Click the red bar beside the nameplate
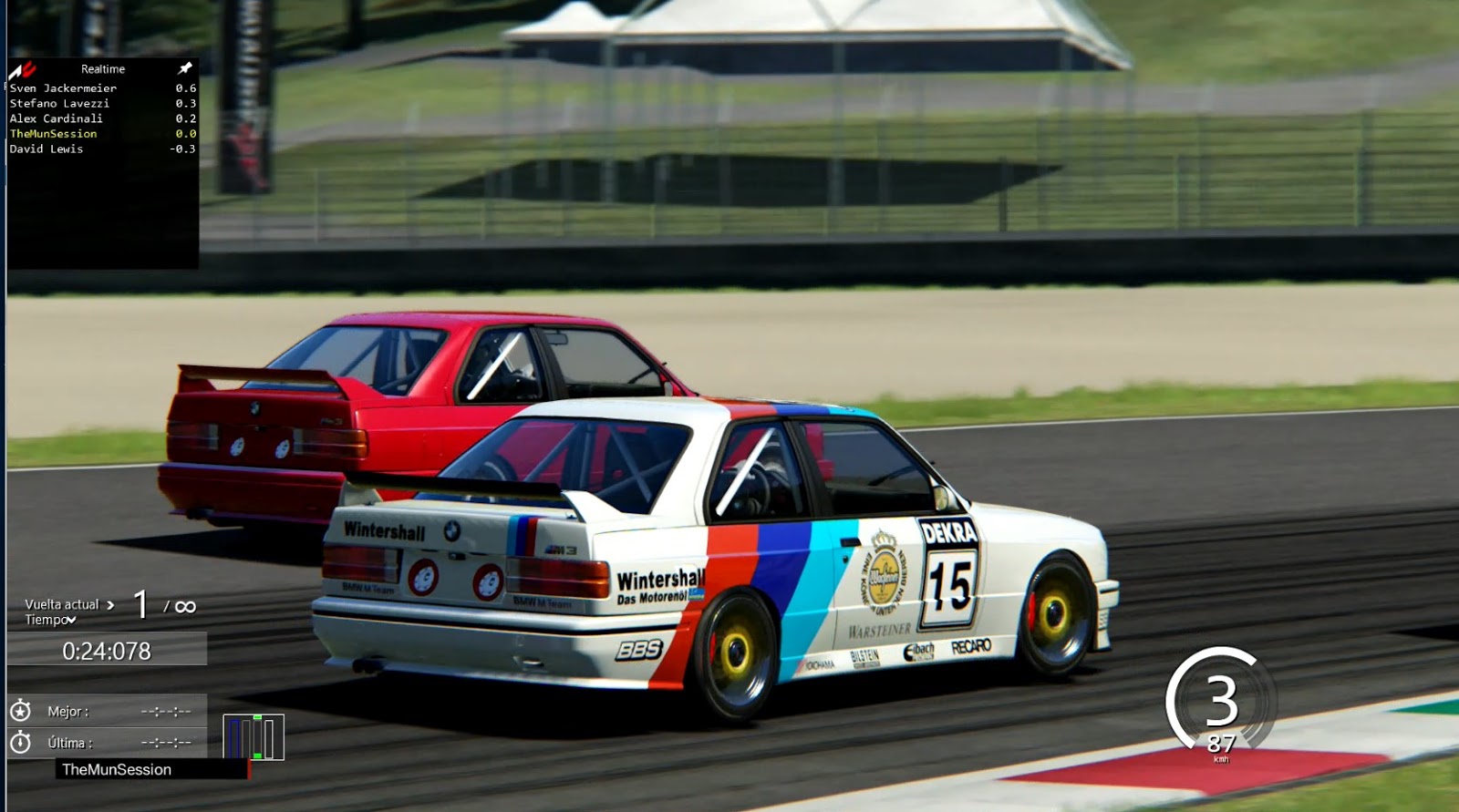Image resolution: width=1459 pixels, height=812 pixels. (248, 770)
